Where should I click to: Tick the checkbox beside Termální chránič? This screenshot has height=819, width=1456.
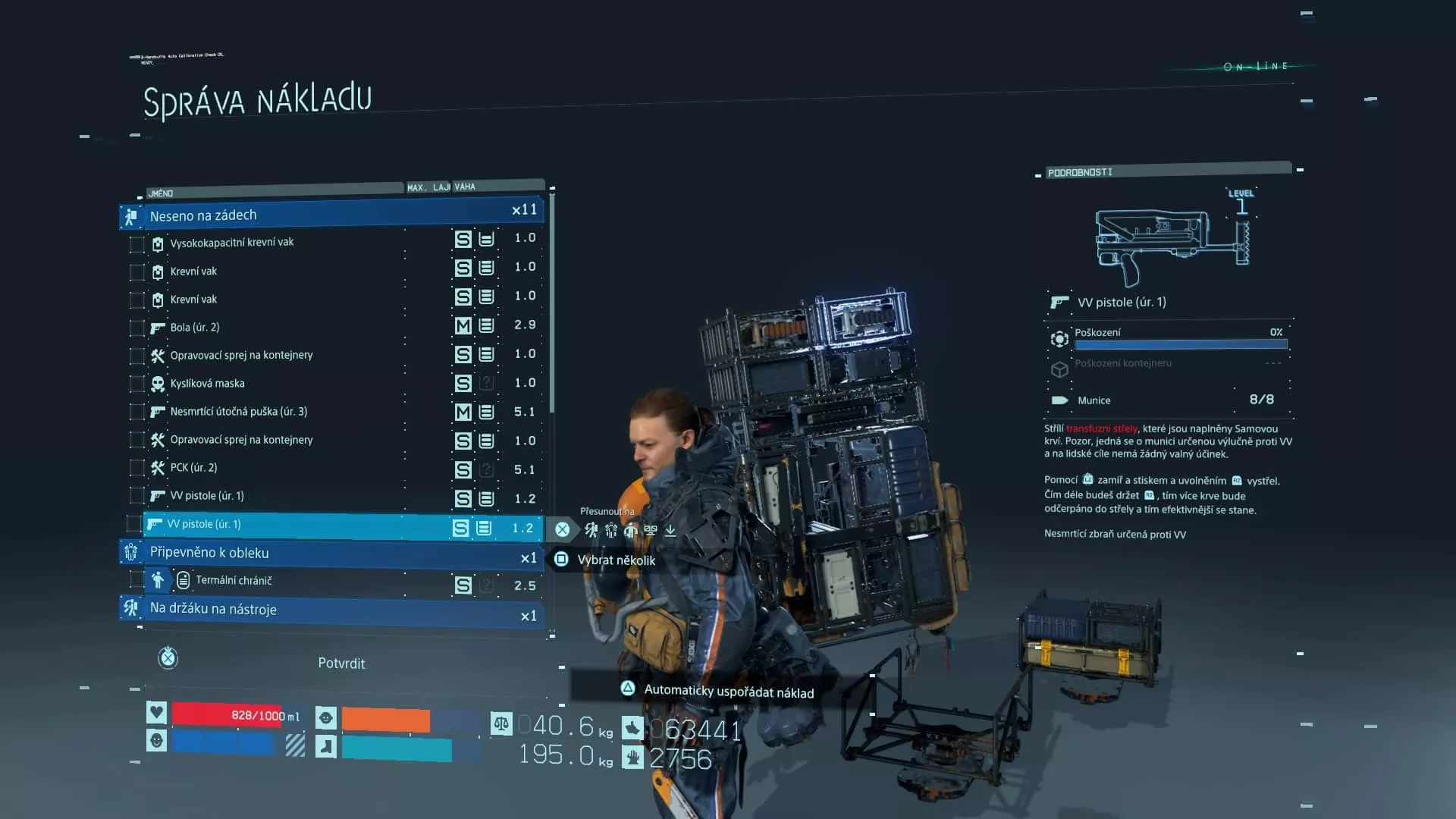(x=136, y=580)
